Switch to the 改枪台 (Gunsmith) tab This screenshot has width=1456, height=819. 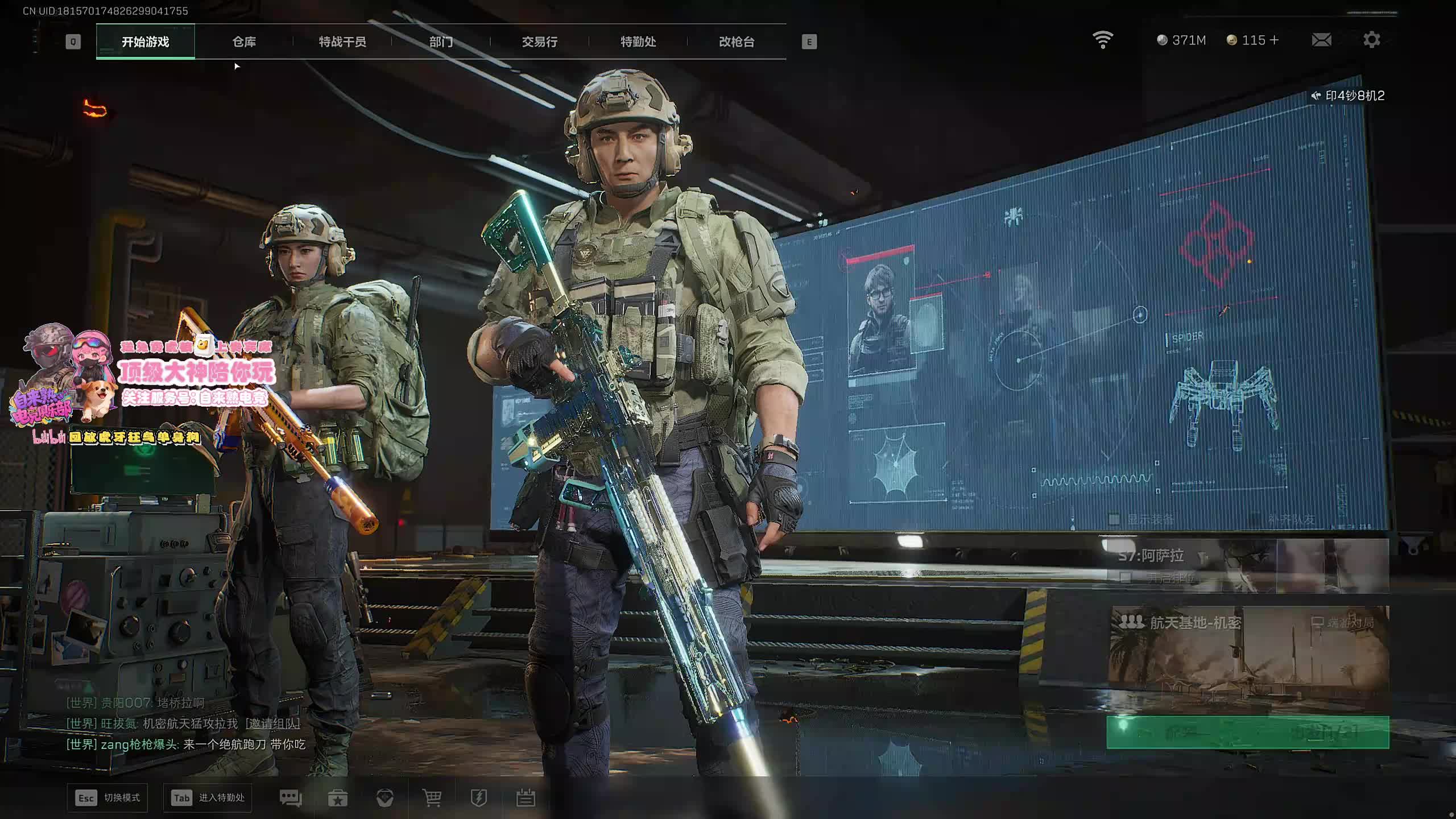(737, 42)
